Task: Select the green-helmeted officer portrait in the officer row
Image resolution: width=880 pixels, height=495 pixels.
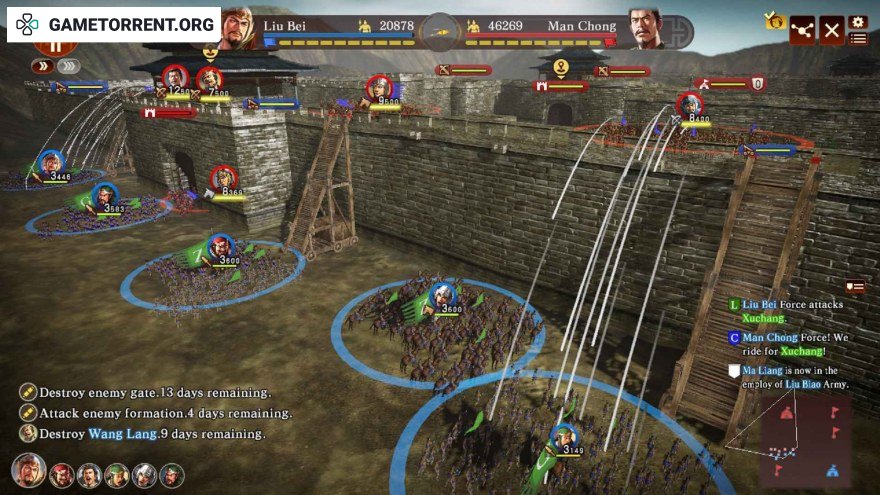Action: (117, 475)
